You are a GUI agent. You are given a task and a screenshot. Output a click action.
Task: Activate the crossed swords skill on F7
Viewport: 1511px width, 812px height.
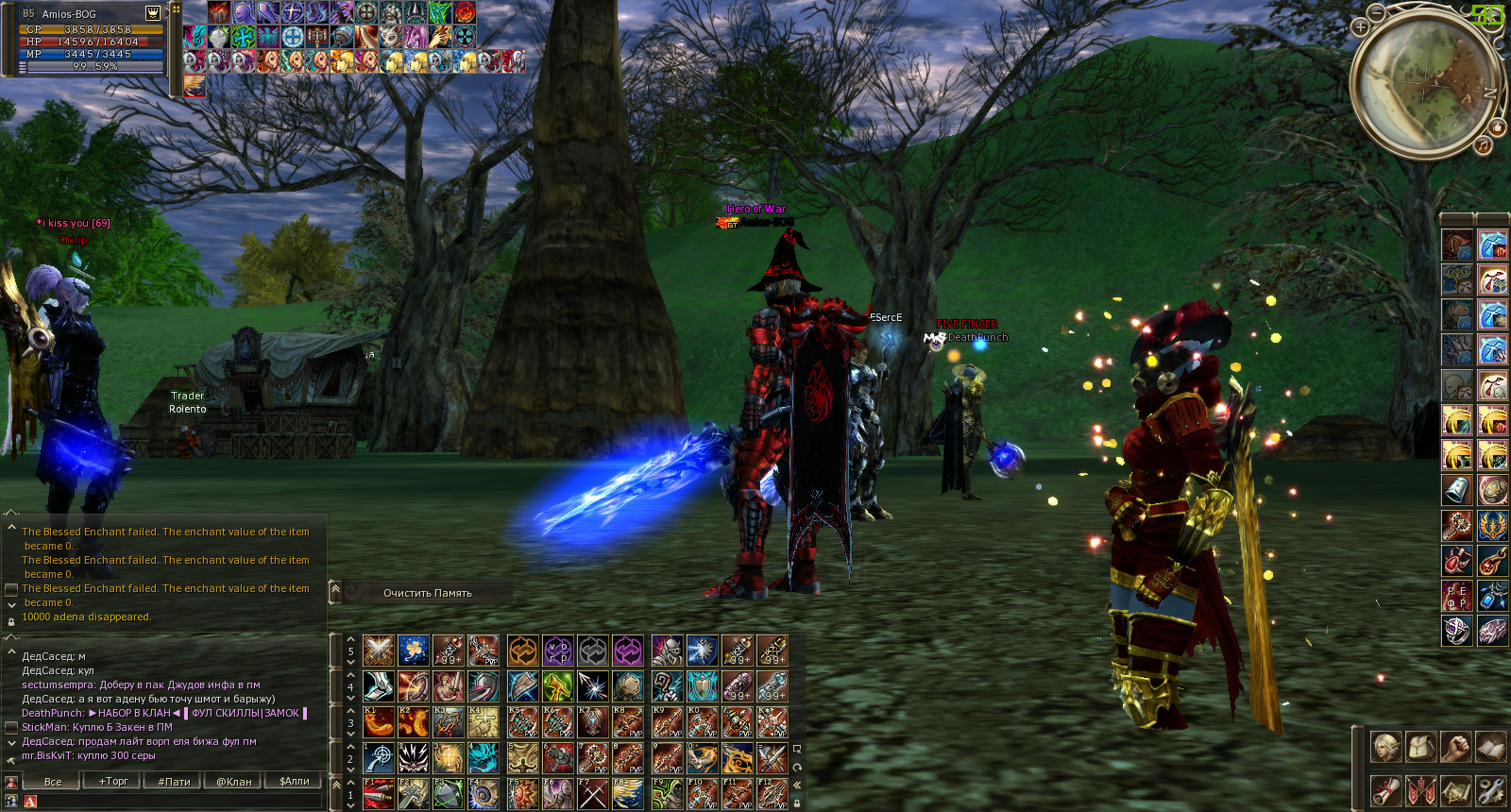point(593,794)
